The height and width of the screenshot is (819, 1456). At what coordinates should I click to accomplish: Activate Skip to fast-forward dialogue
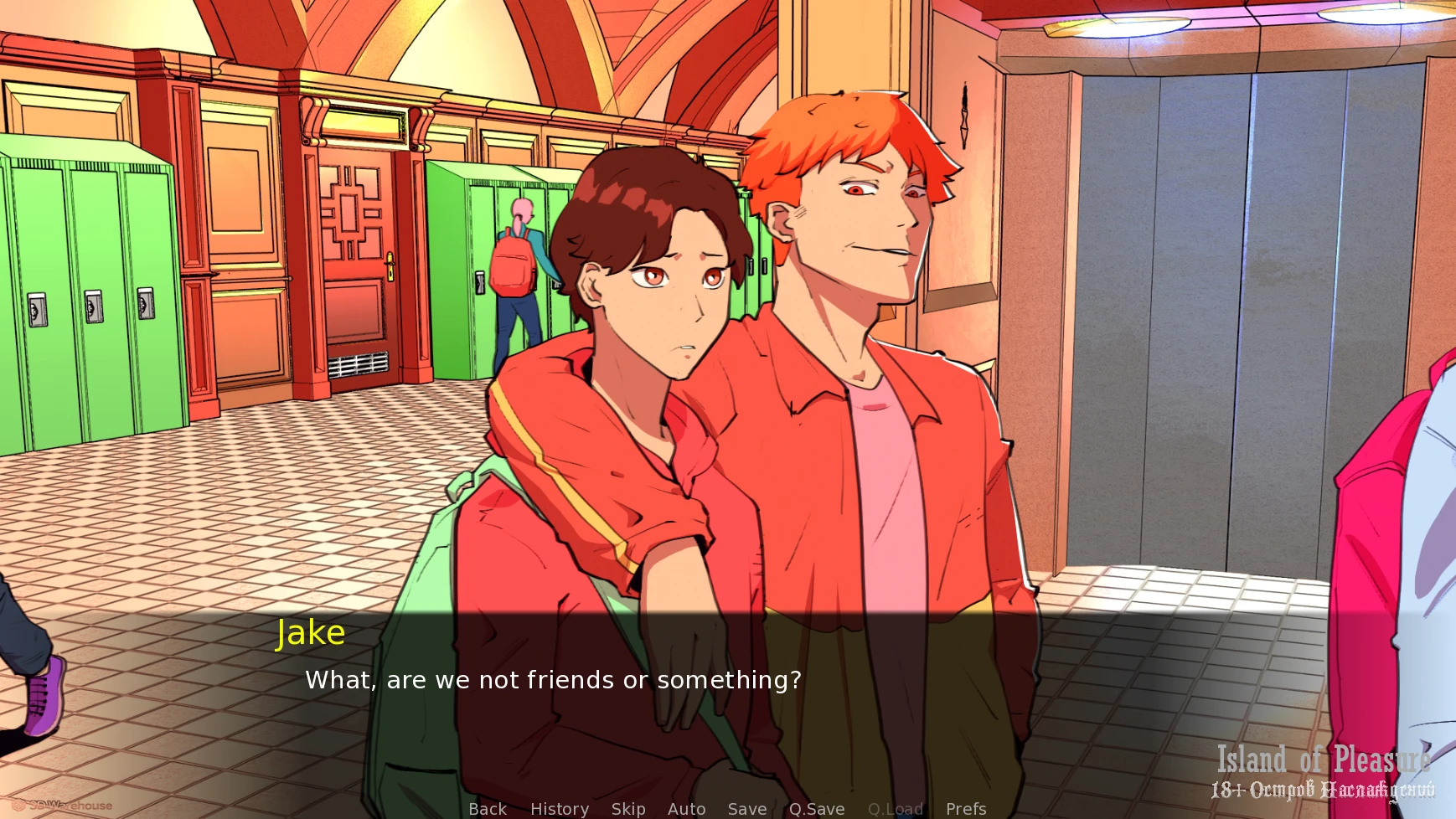point(628,809)
